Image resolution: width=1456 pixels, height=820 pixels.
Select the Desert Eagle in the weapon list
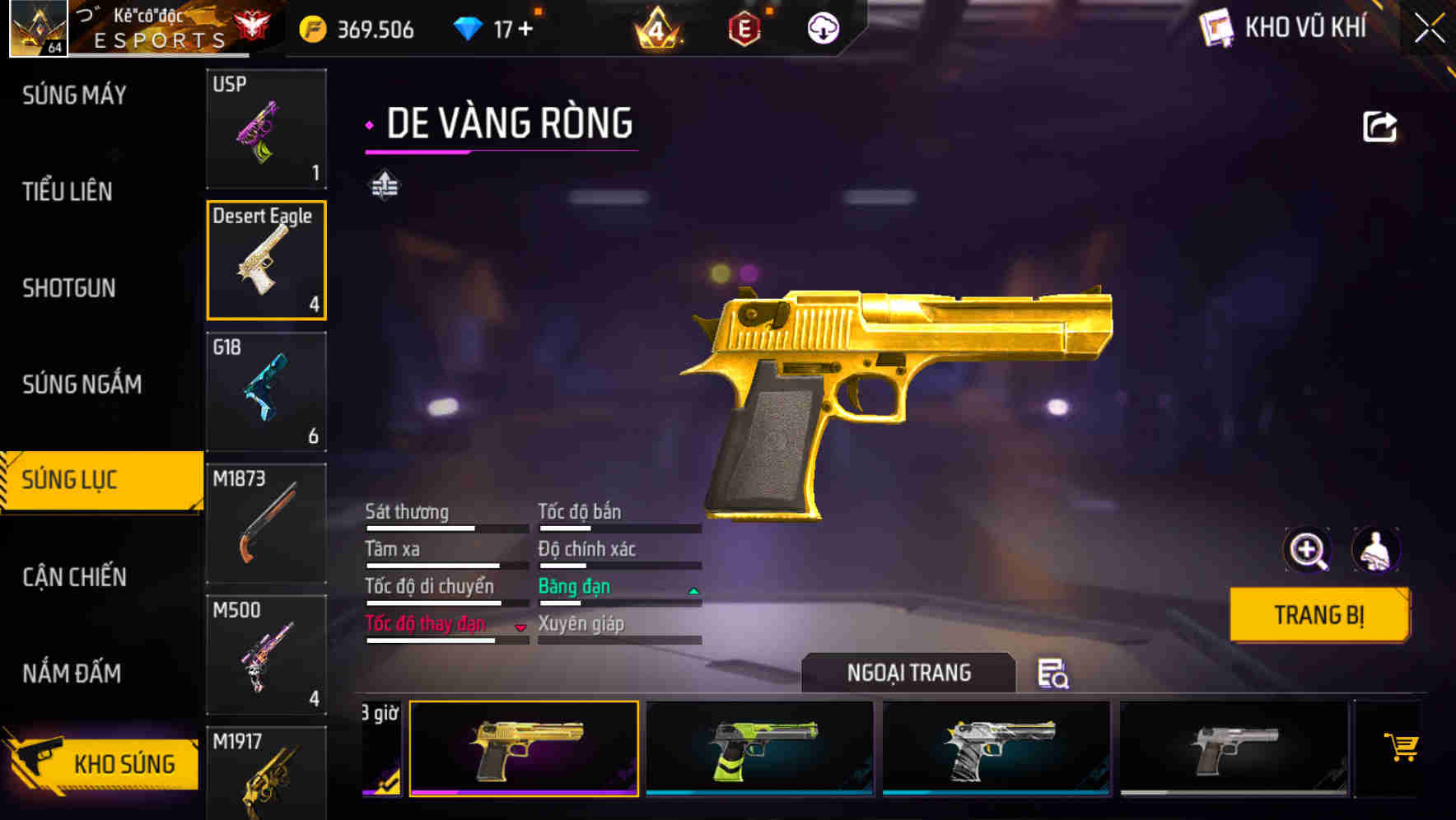266,260
